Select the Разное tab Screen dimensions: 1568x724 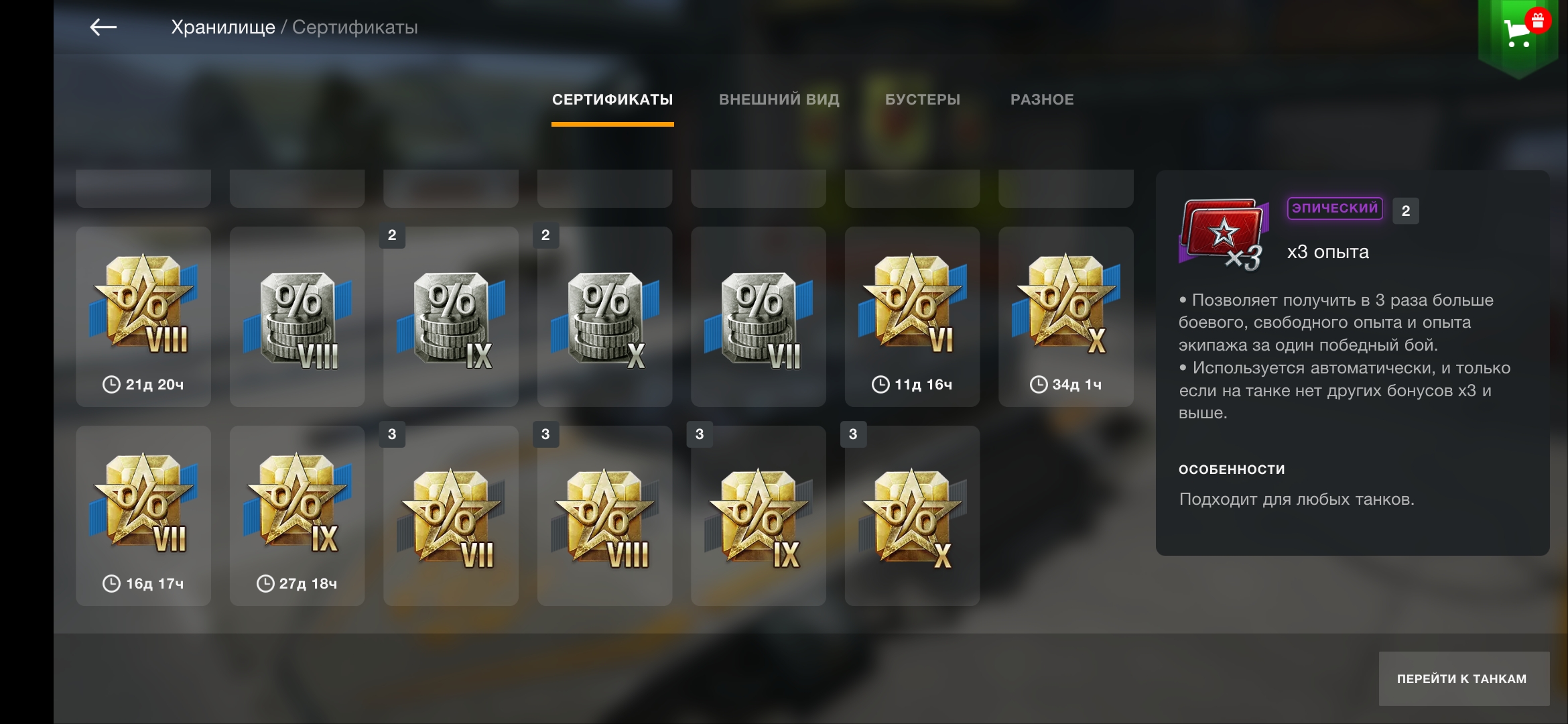point(1042,100)
